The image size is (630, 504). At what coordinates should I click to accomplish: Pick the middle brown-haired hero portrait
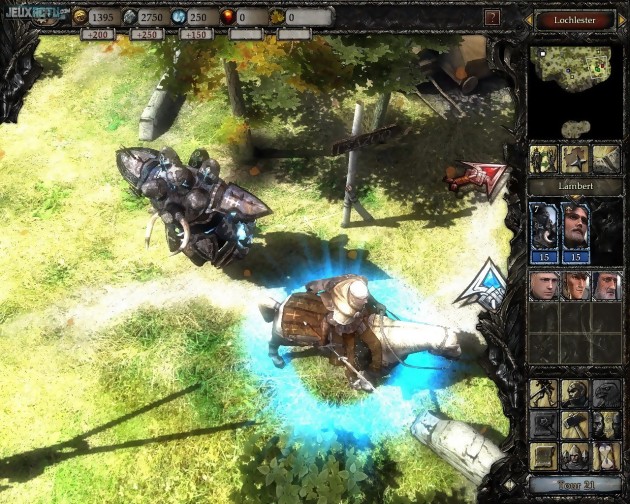575,287
